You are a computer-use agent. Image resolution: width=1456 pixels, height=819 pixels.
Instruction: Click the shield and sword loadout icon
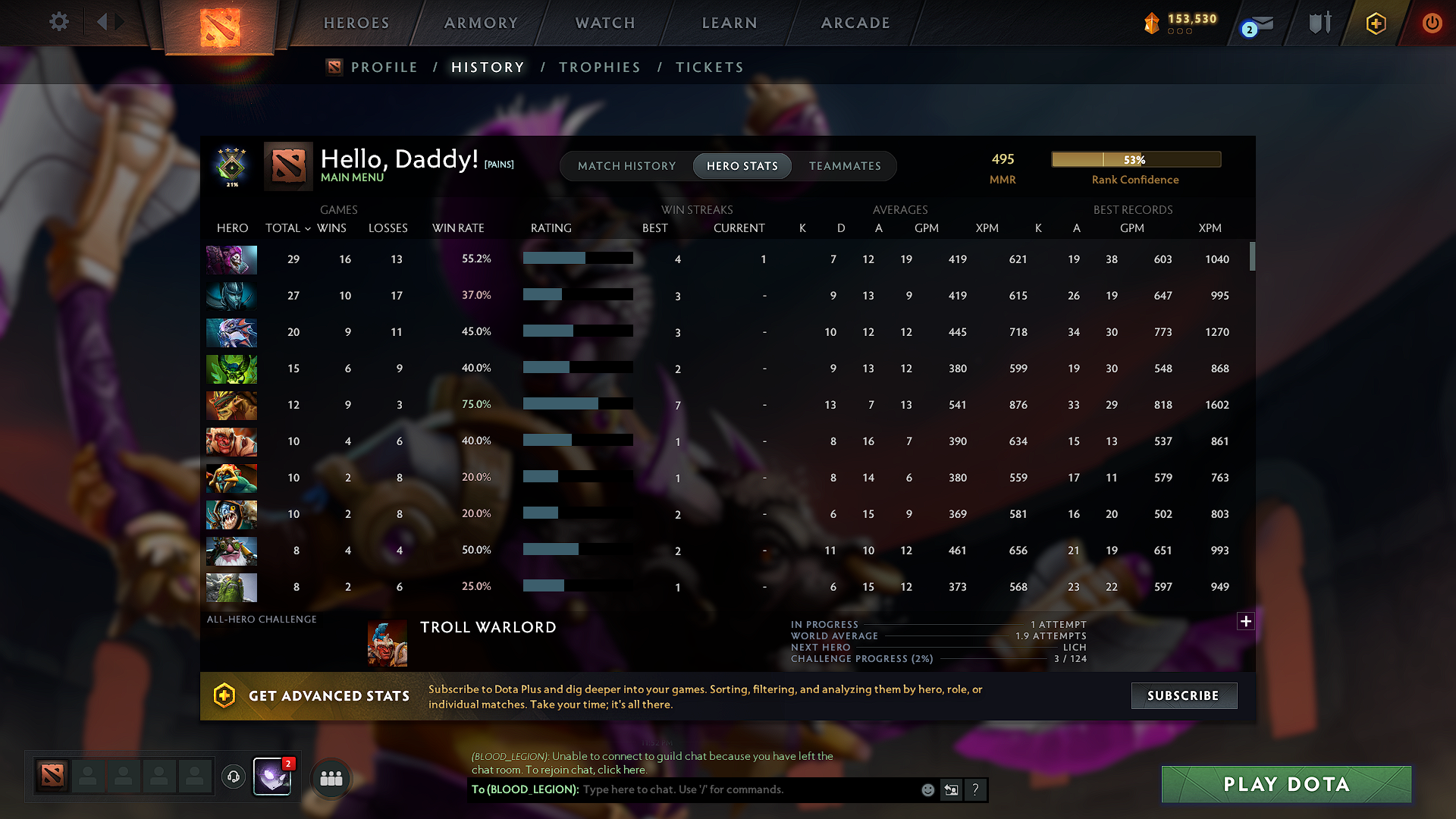click(1319, 23)
